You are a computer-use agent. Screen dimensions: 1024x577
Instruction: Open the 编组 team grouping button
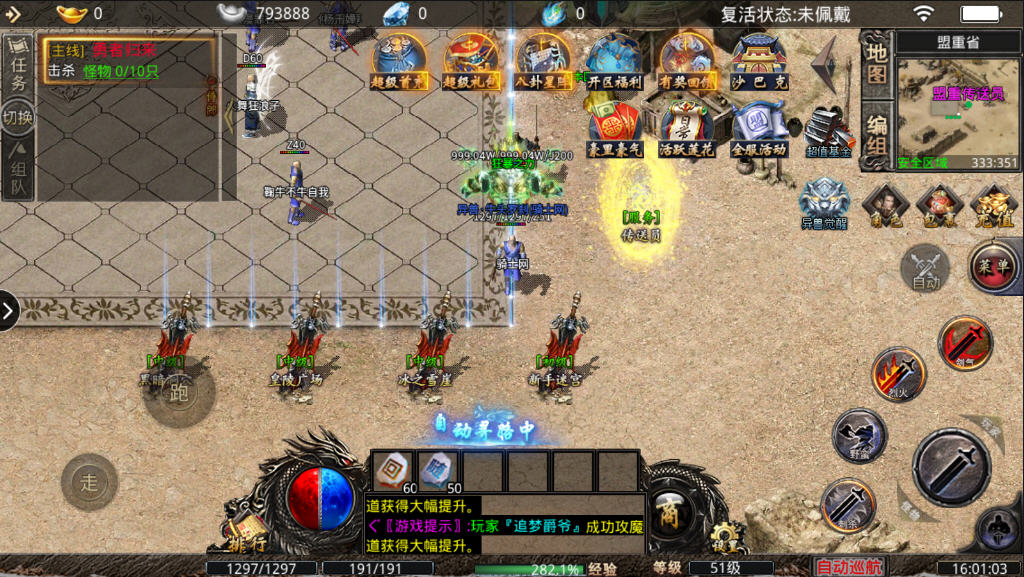coord(877,134)
